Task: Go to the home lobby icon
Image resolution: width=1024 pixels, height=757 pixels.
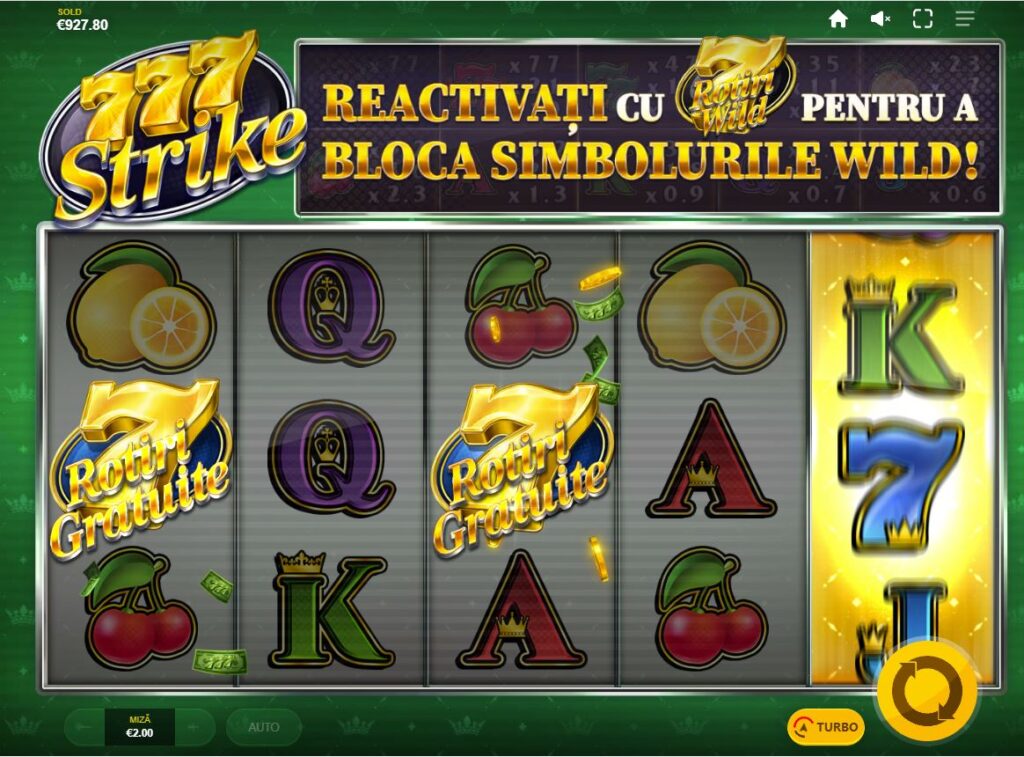Action: [x=838, y=19]
